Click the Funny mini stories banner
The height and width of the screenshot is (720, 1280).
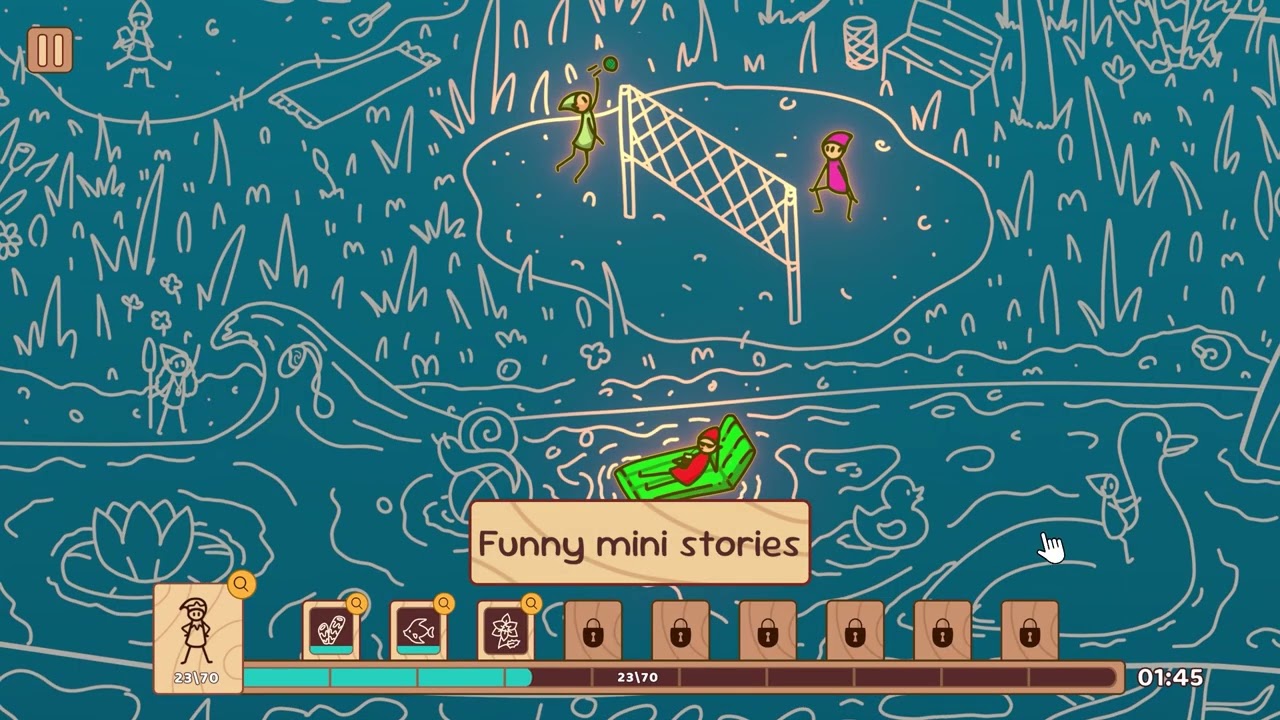coord(639,543)
